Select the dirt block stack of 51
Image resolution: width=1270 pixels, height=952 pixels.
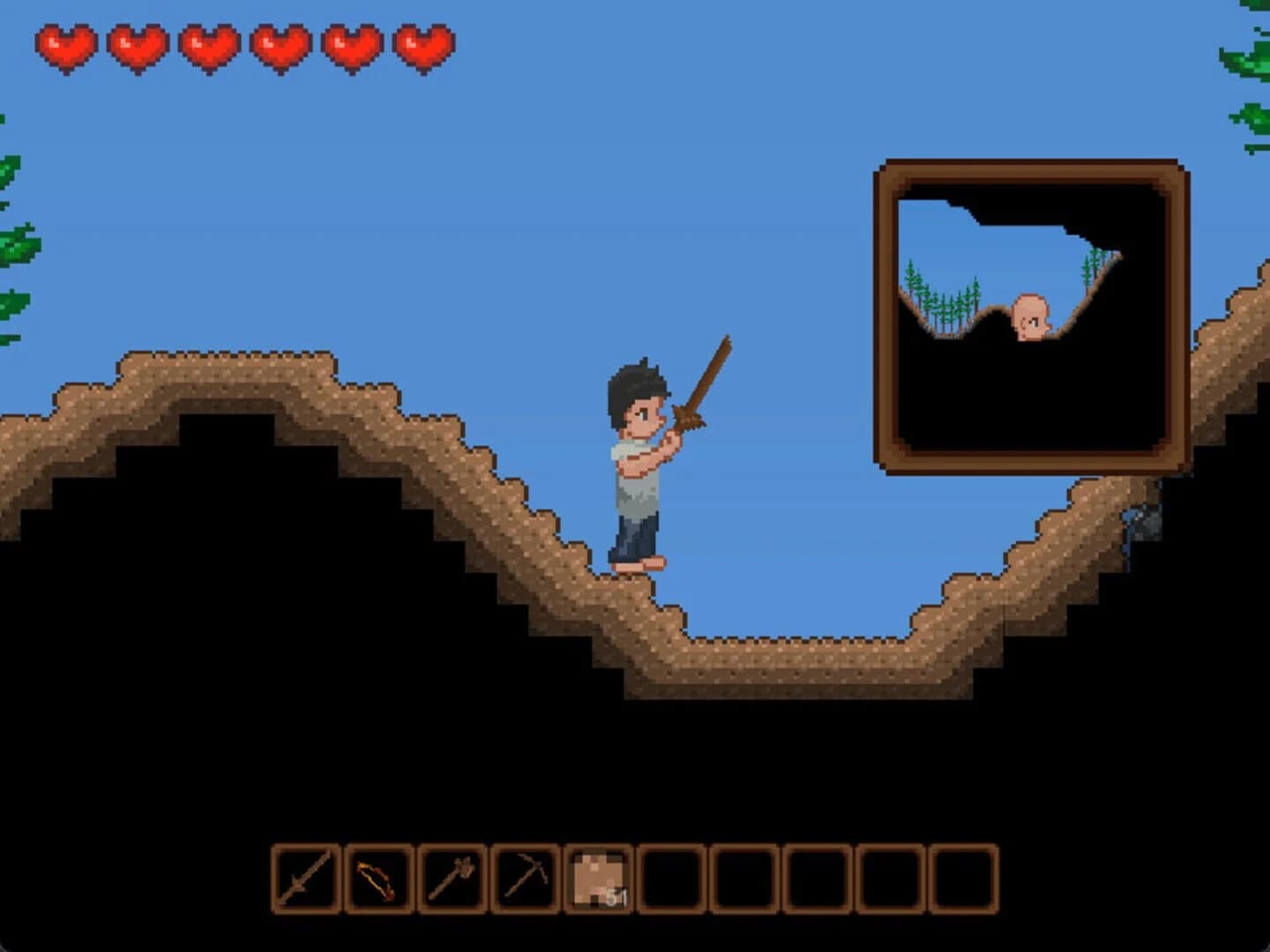point(598,879)
